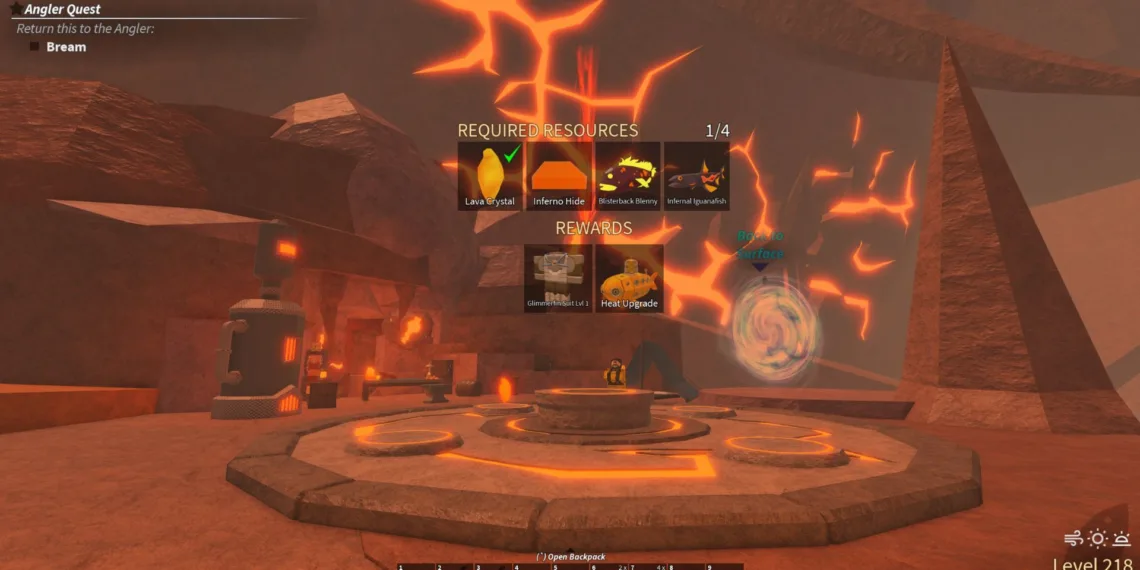
Task: Select the Lava Crystal resource tile
Action: point(490,175)
